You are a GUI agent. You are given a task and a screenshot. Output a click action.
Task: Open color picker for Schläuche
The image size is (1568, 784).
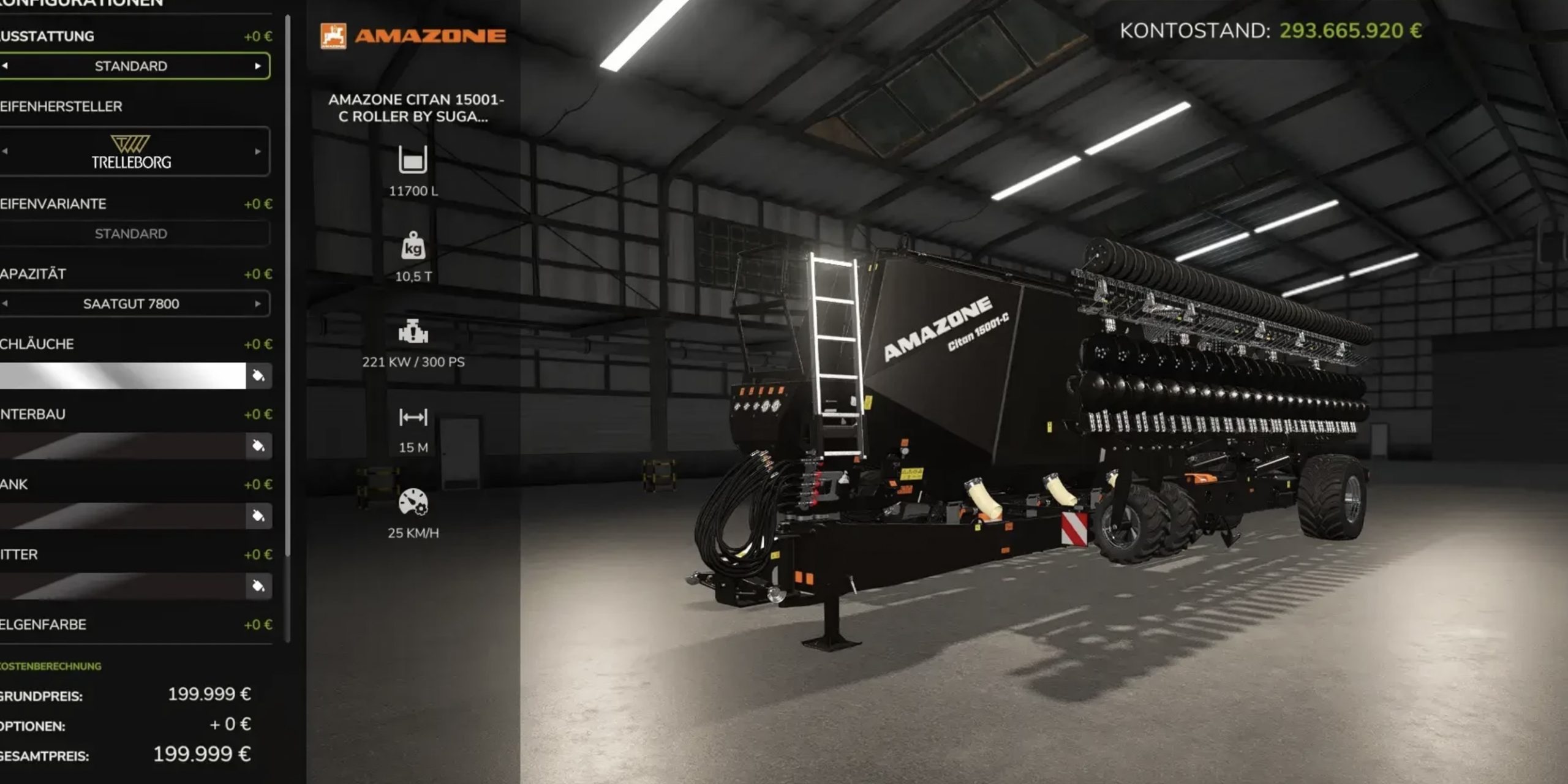tap(258, 375)
